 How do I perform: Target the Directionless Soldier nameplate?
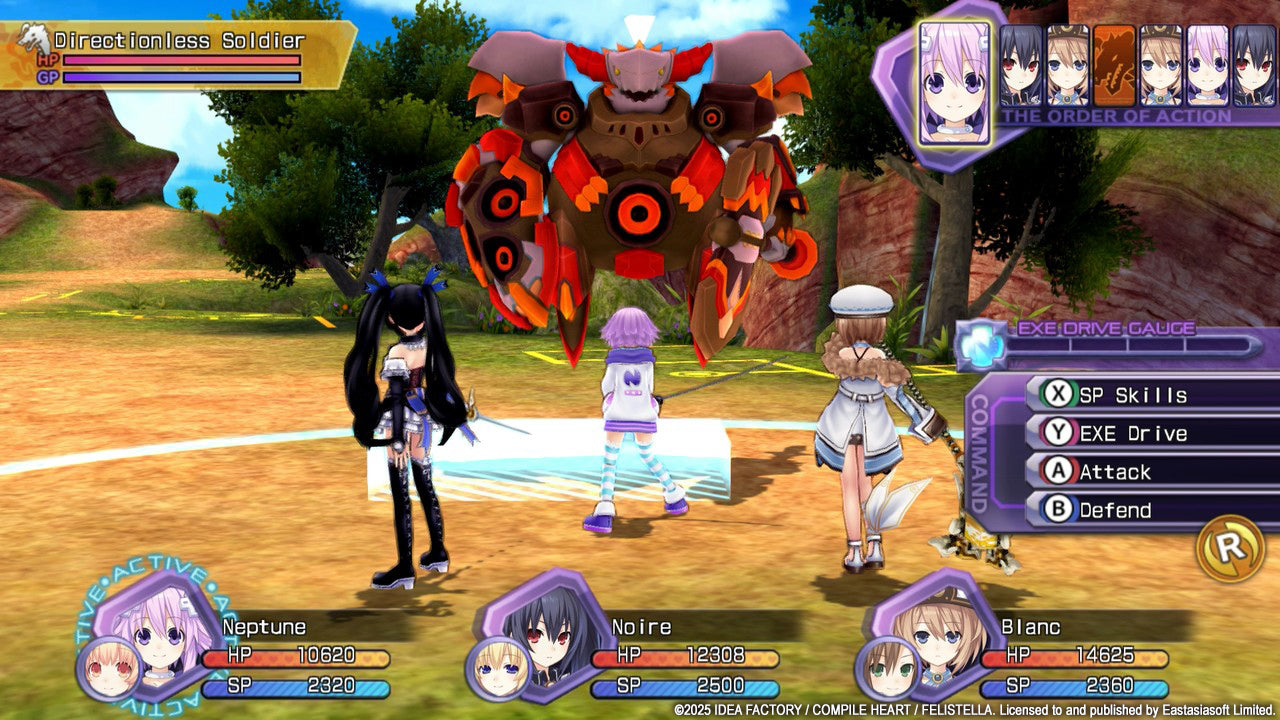(180, 41)
